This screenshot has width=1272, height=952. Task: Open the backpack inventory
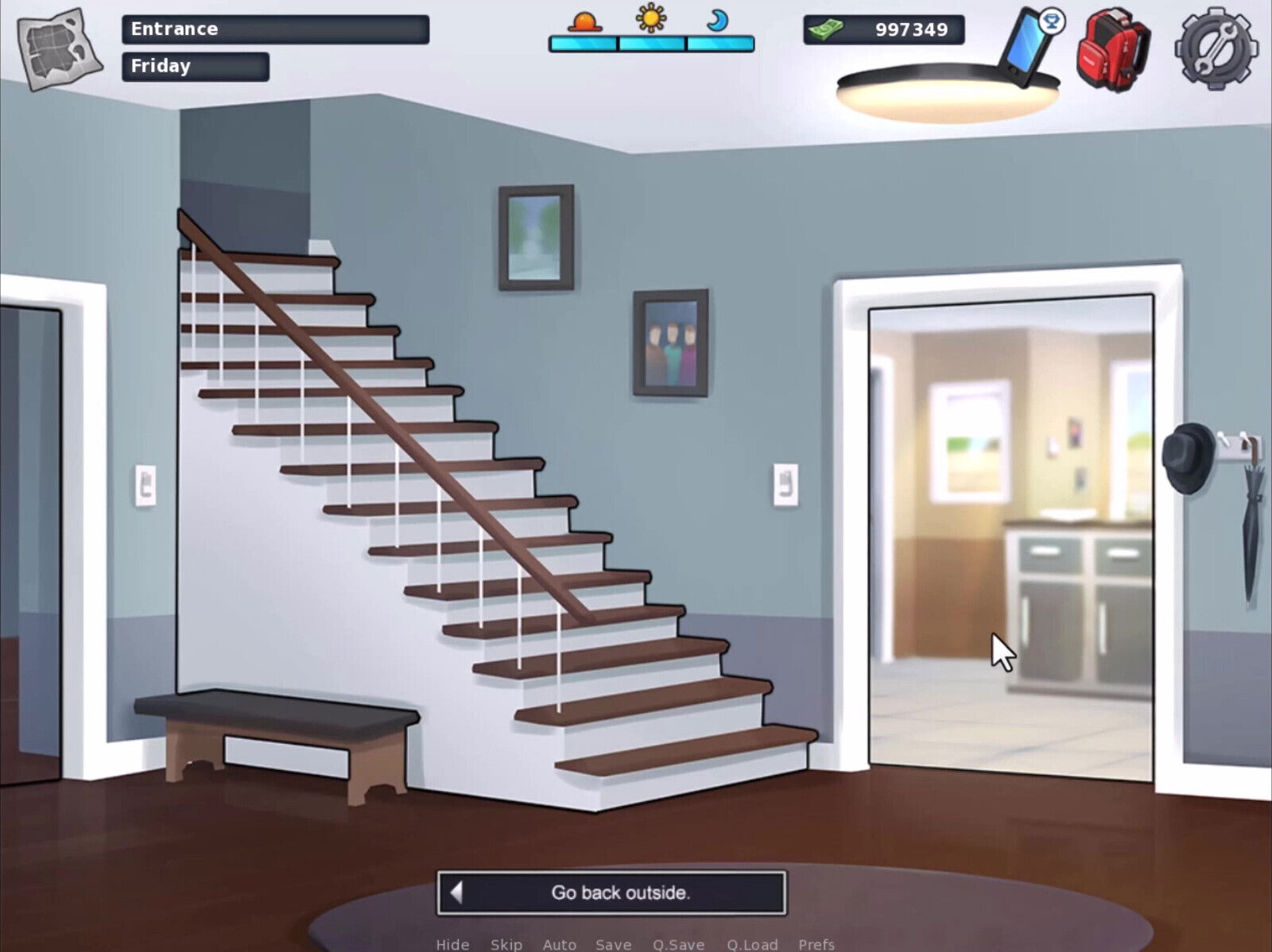click(x=1113, y=48)
